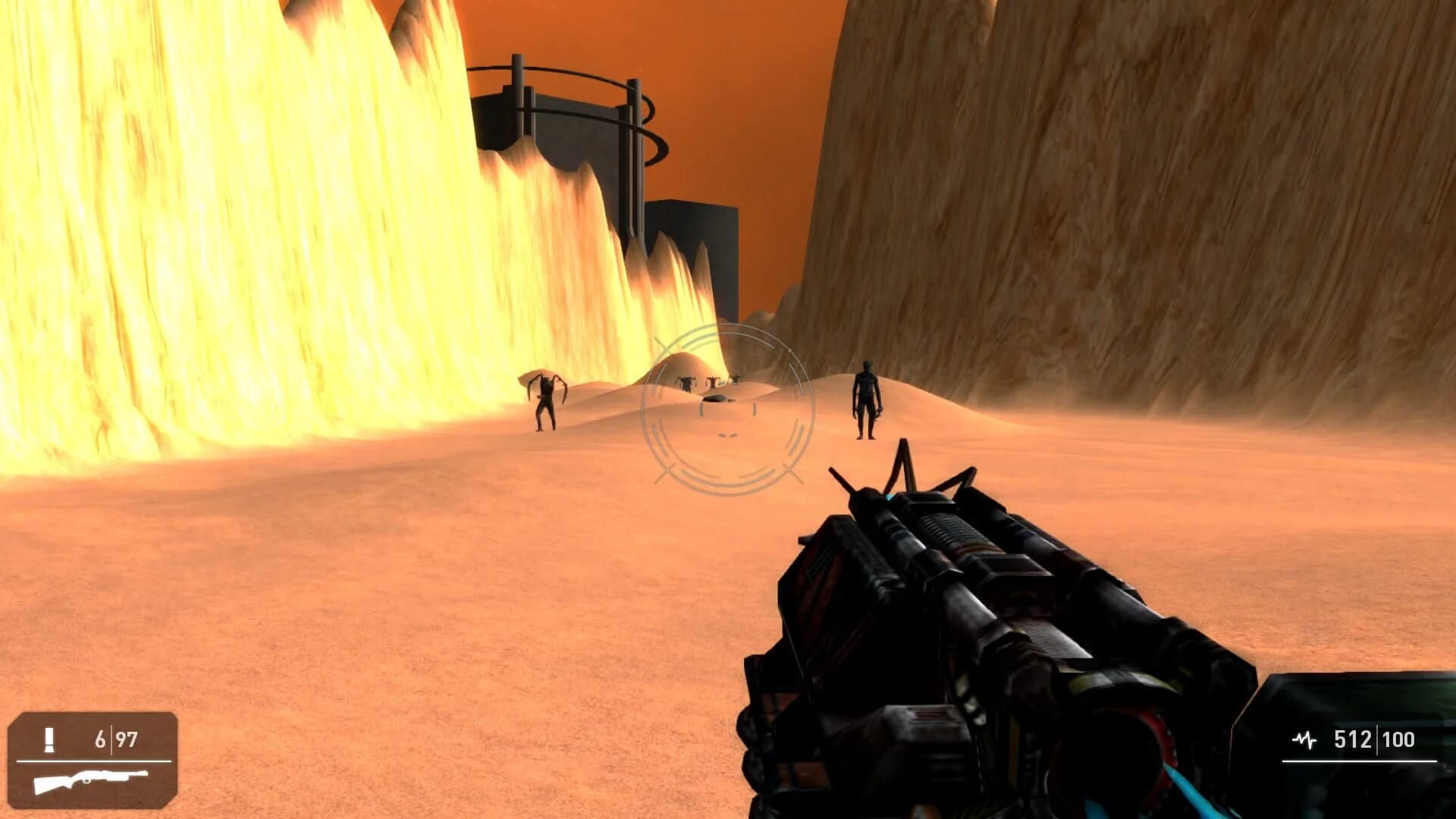The image size is (1456, 819).
Task: Click the heartbeat health icon
Action: [x=1304, y=739]
